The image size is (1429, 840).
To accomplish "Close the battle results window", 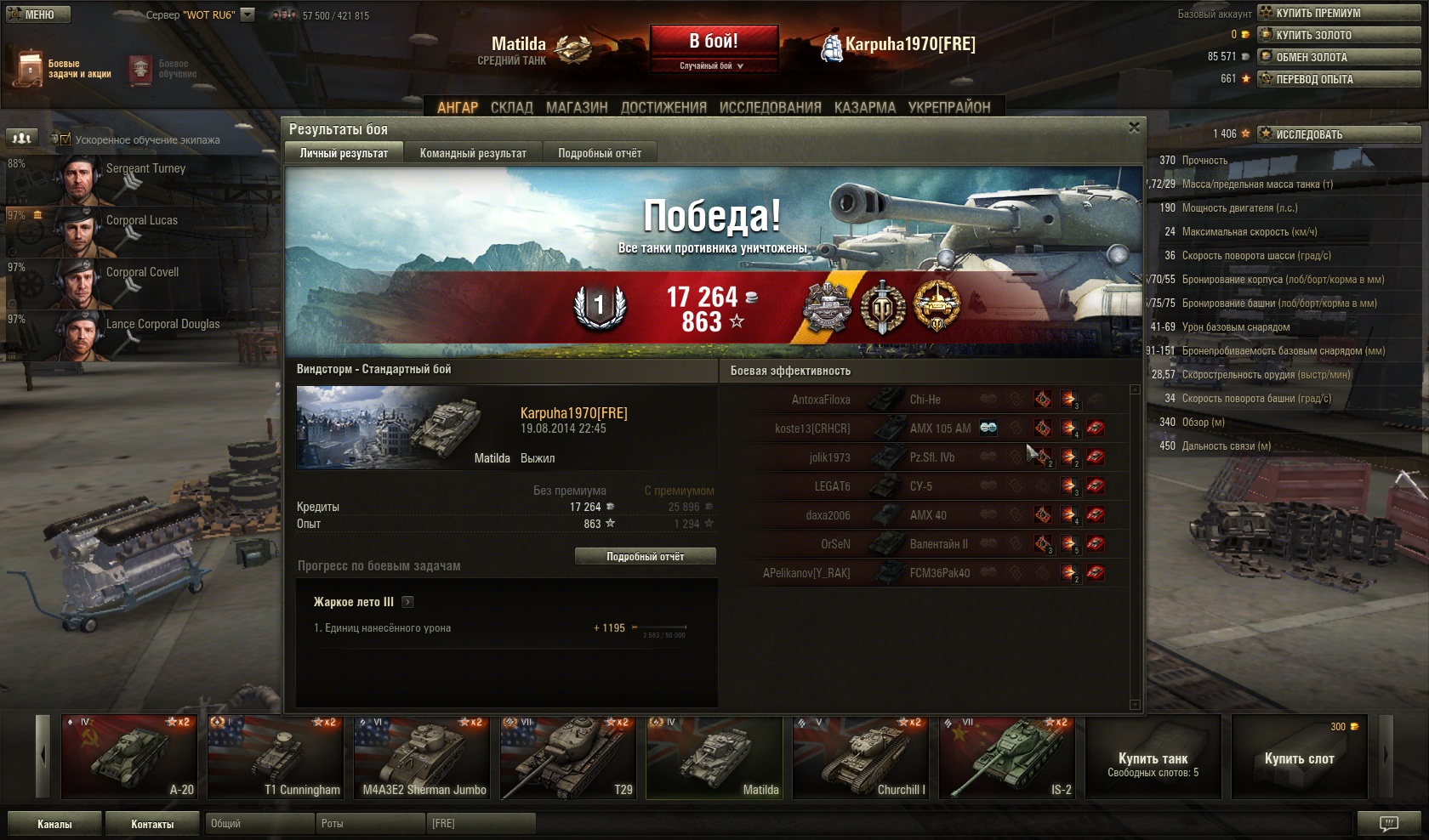I will coord(1133,128).
